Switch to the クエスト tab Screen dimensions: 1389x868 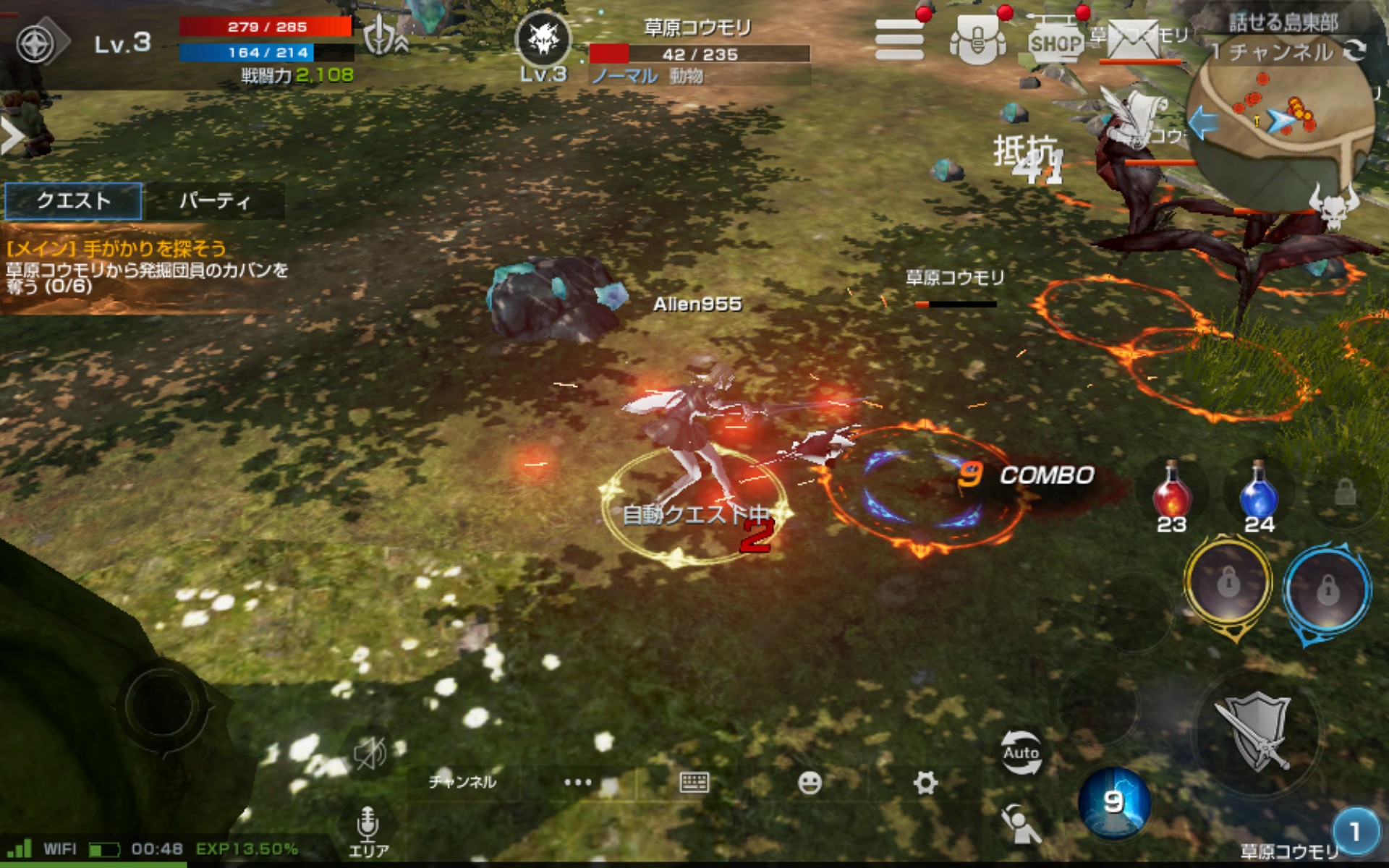click(x=73, y=200)
